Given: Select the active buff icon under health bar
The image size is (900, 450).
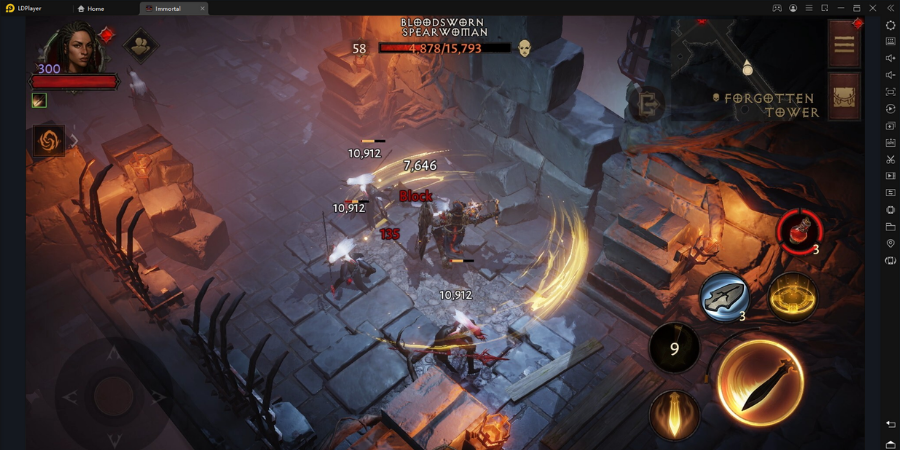Looking at the screenshot, I should pyautogui.click(x=39, y=100).
